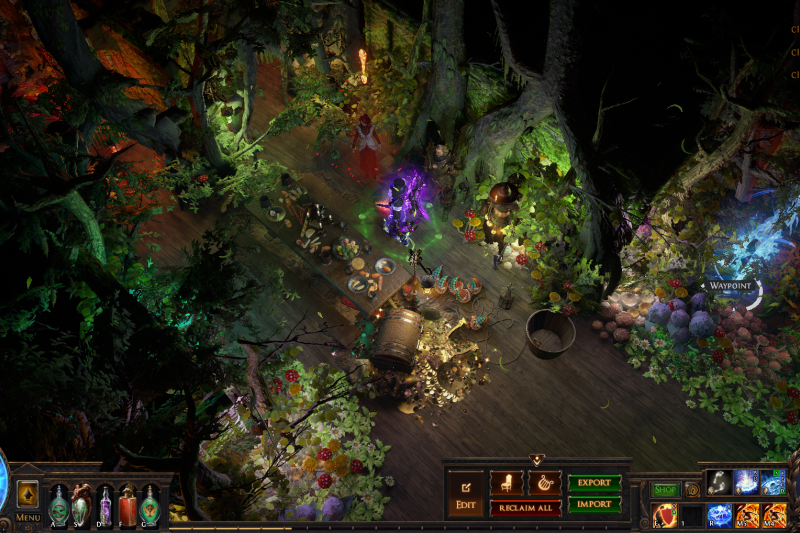Image resolution: width=800 pixels, height=533 pixels.
Task: Open the green Shop button
Action: pyautogui.click(x=665, y=490)
